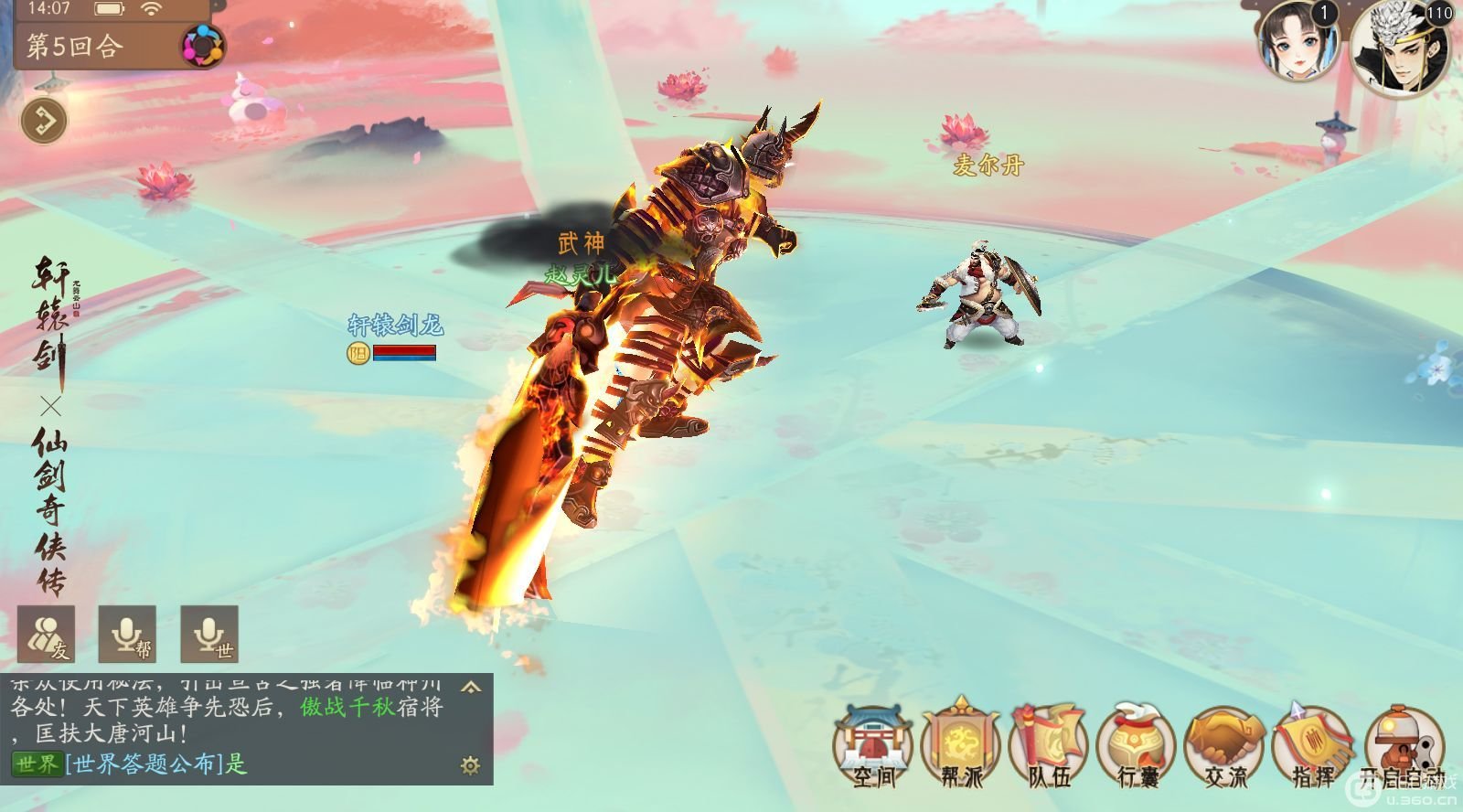Activate guild voice microphone (帮)
This screenshot has width=1463, height=812.
pos(127,634)
